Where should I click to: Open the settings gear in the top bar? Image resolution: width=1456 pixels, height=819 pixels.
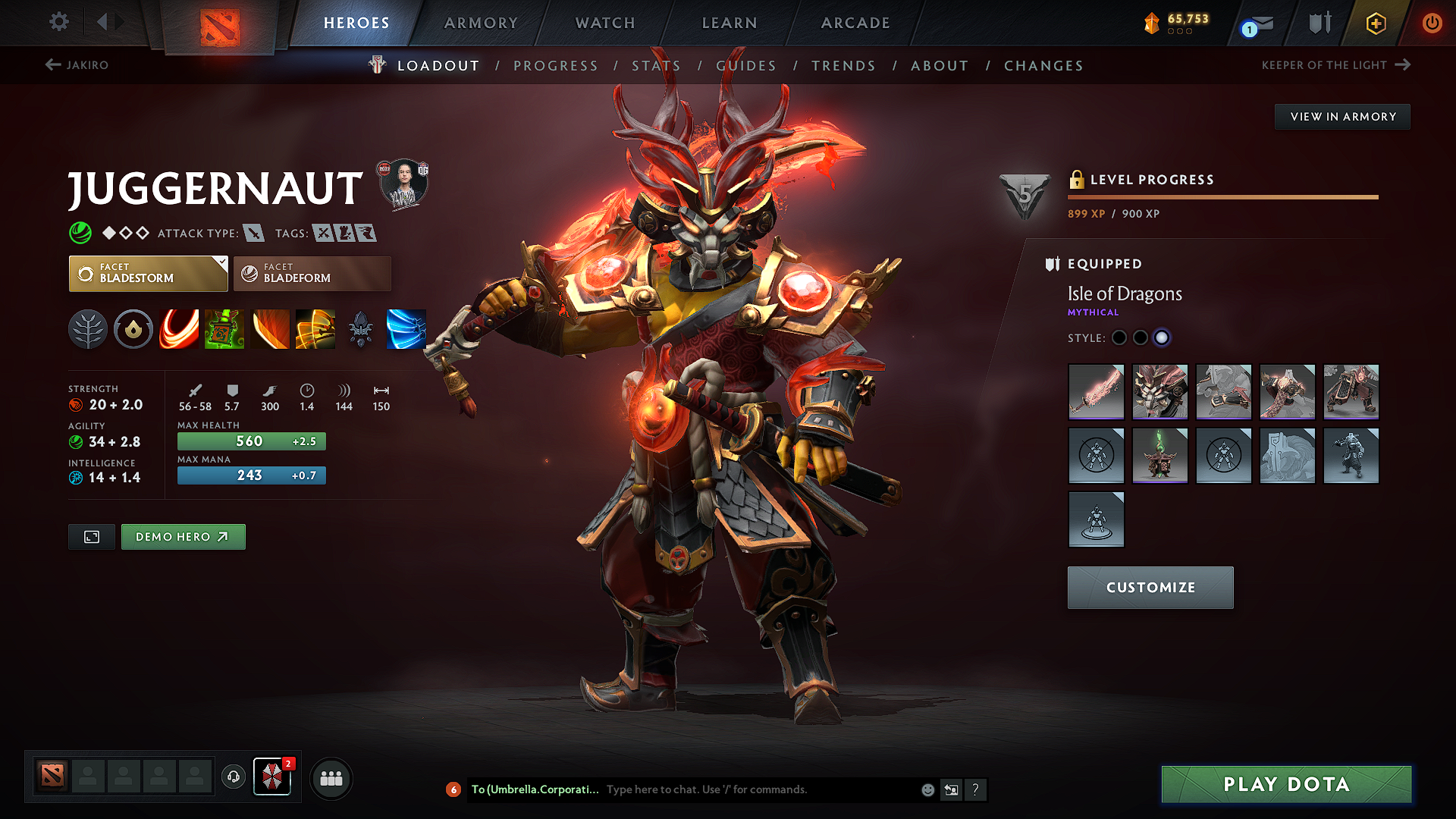pyautogui.click(x=58, y=22)
